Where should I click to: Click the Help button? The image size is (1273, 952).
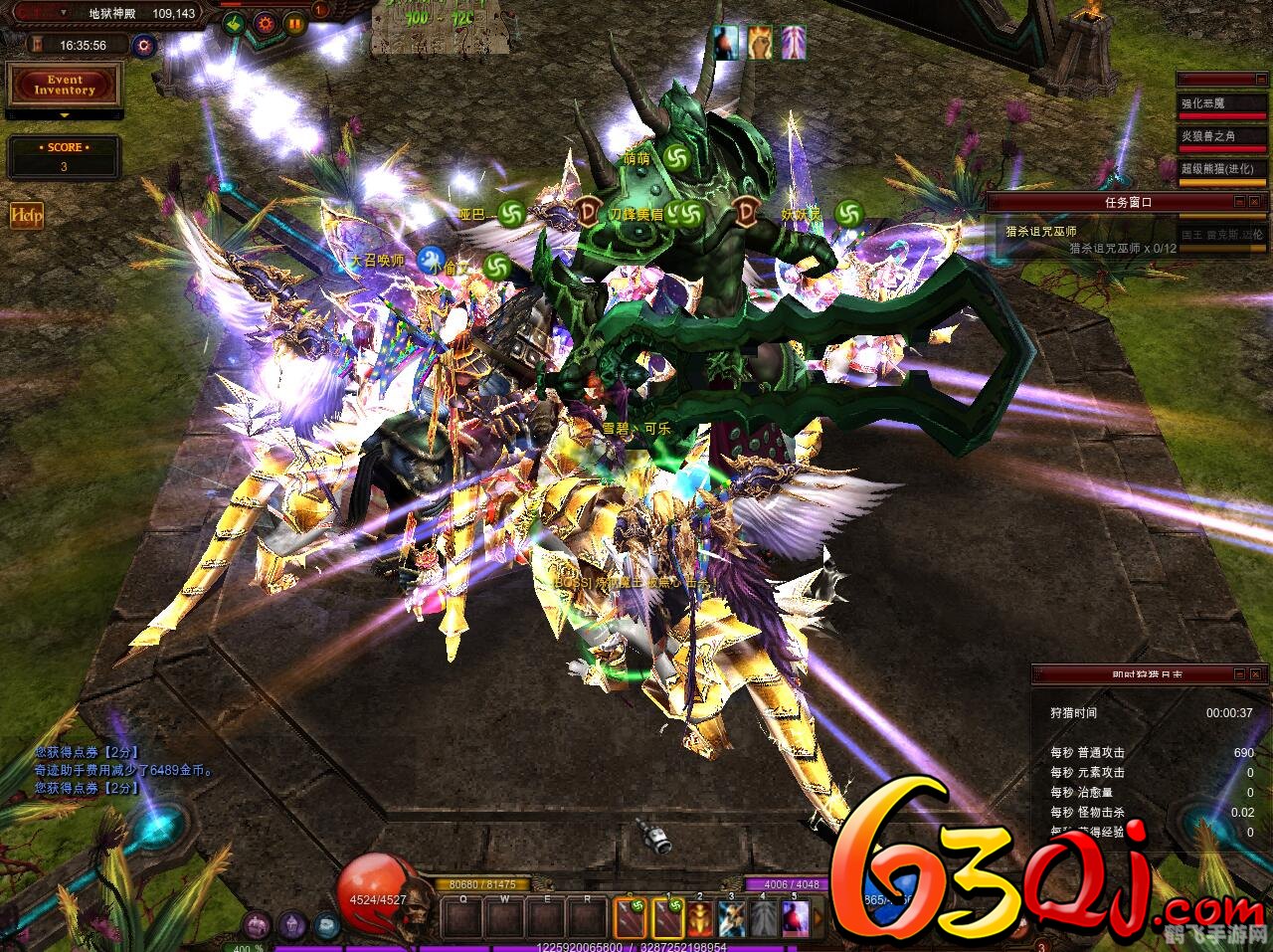tap(26, 216)
